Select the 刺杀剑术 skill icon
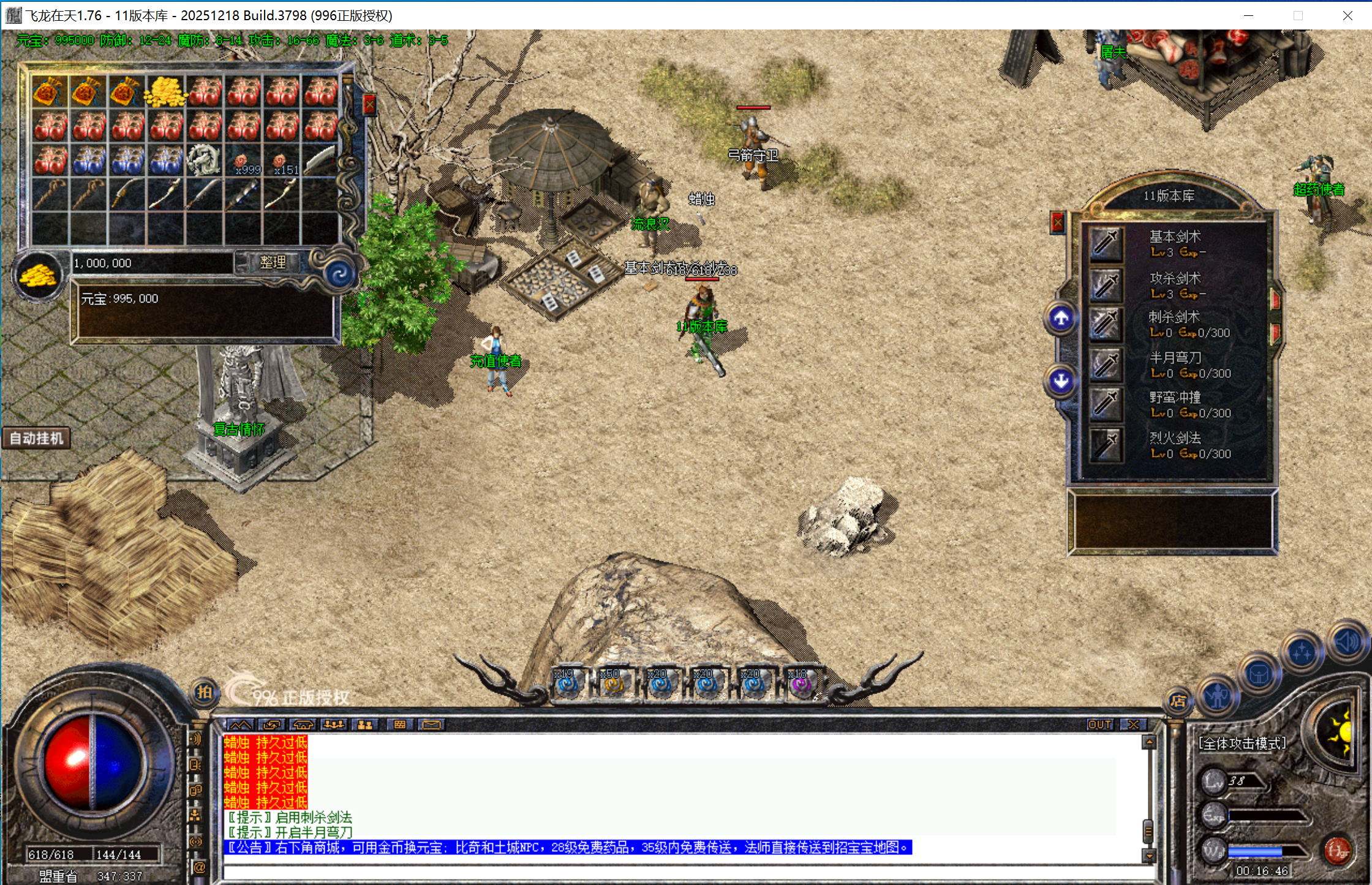 pyautogui.click(x=1106, y=324)
